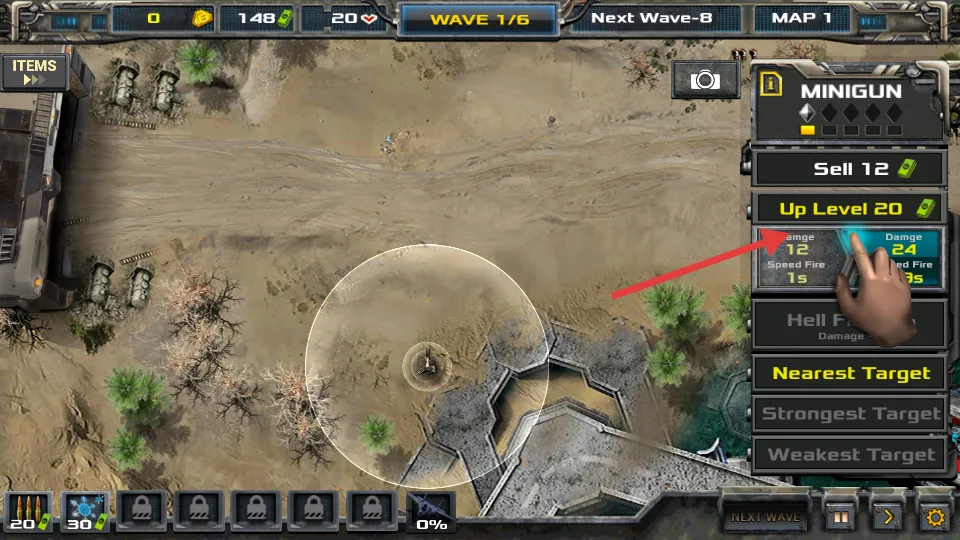Select Nearest Target mode
This screenshot has height=540, width=960.
click(x=849, y=374)
